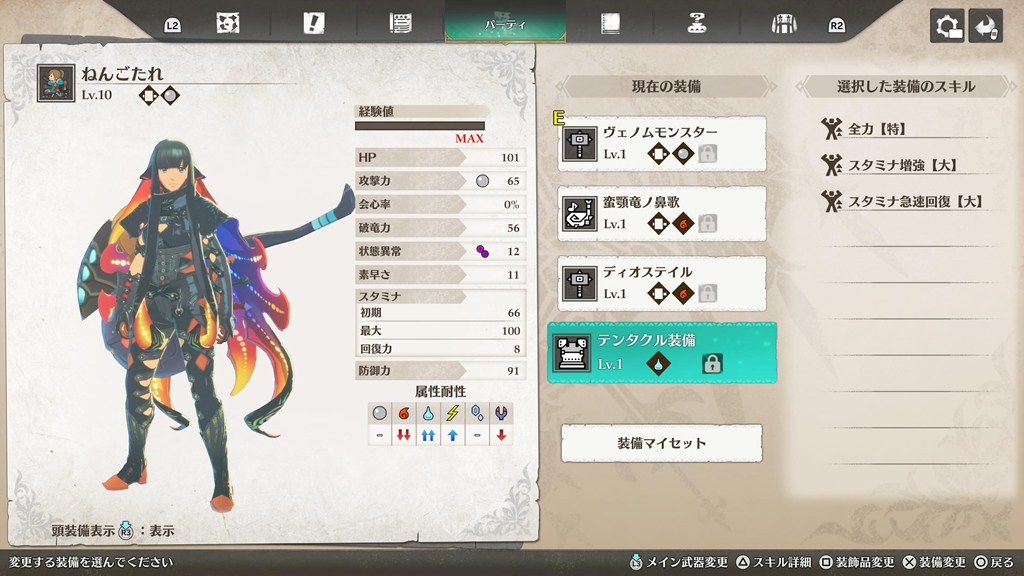Open the armor jacket tab
The height and width of the screenshot is (576, 1024).
click(783, 24)
